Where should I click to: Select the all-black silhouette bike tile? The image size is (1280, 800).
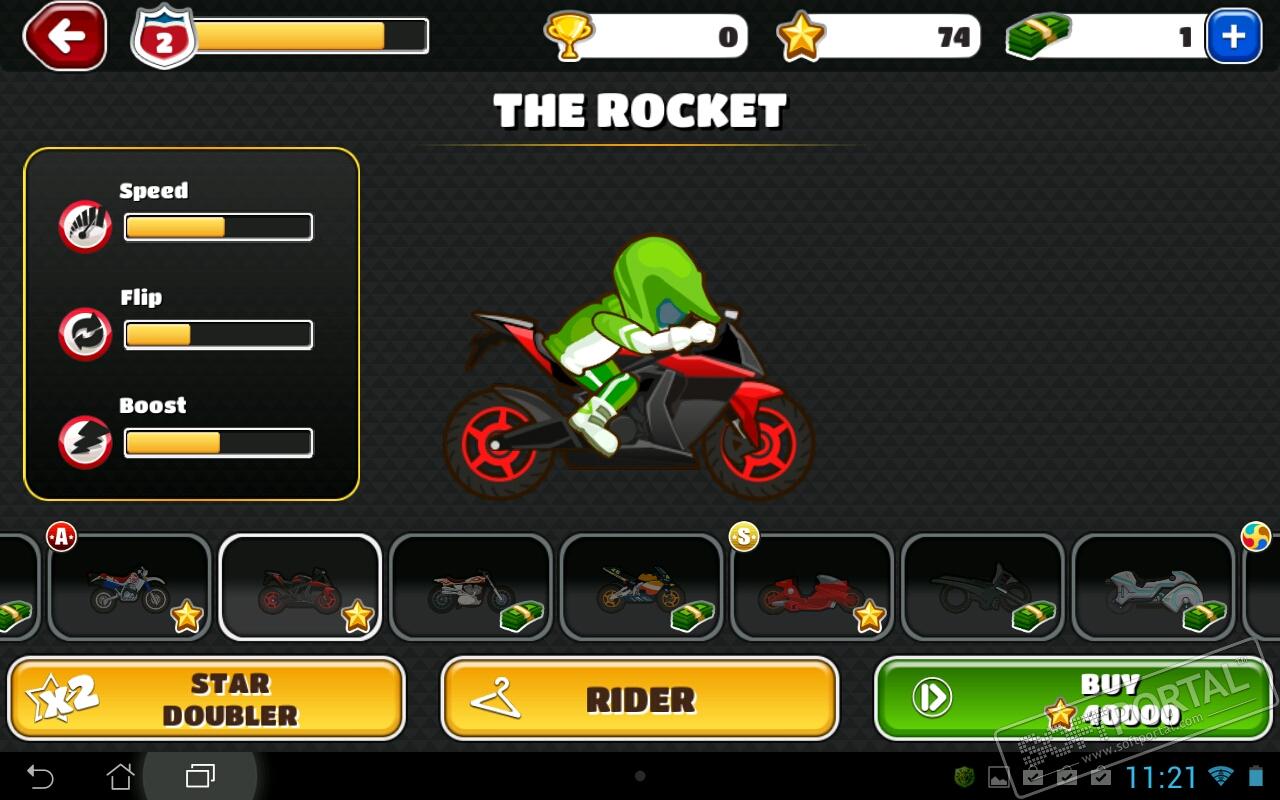coord(983,587)
